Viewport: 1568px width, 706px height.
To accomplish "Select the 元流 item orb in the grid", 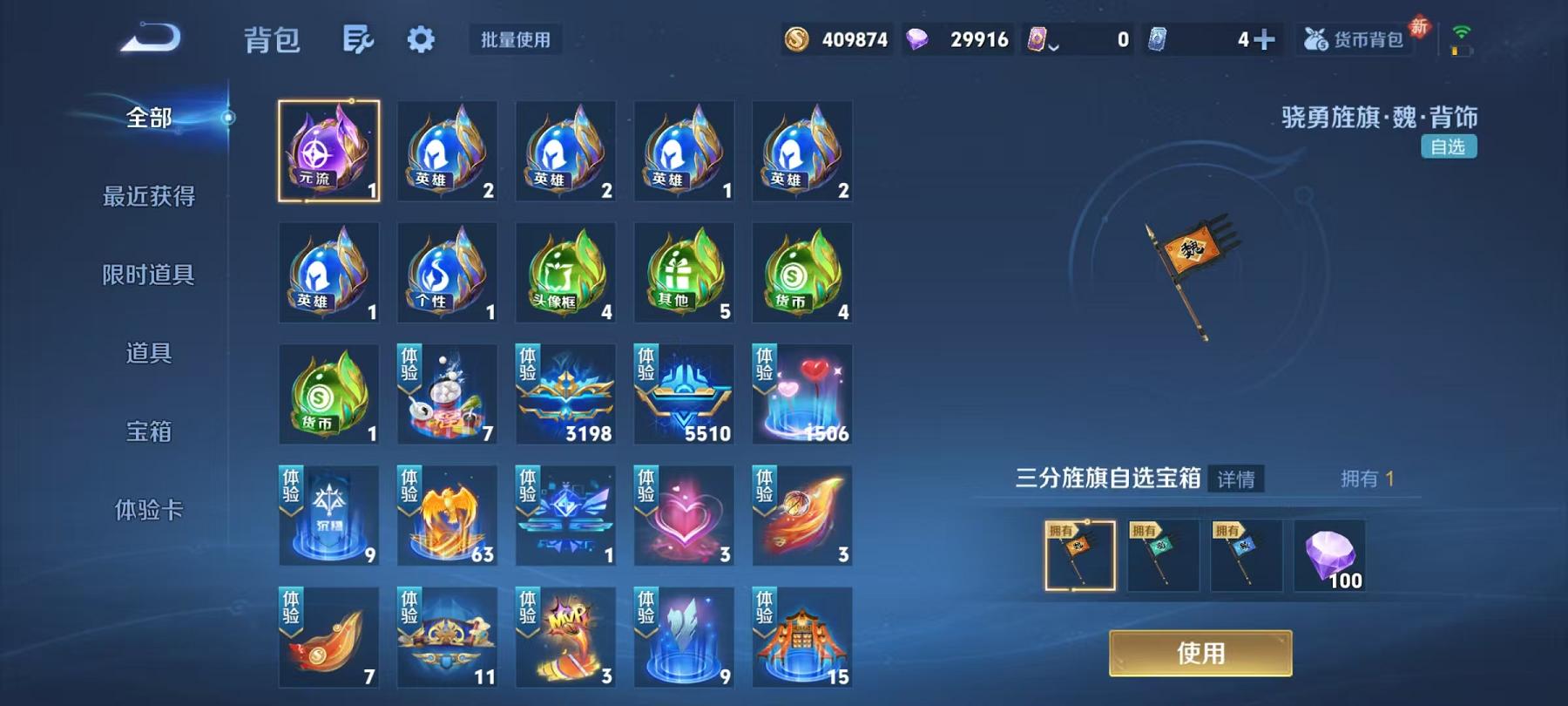I will pos(329,151).
